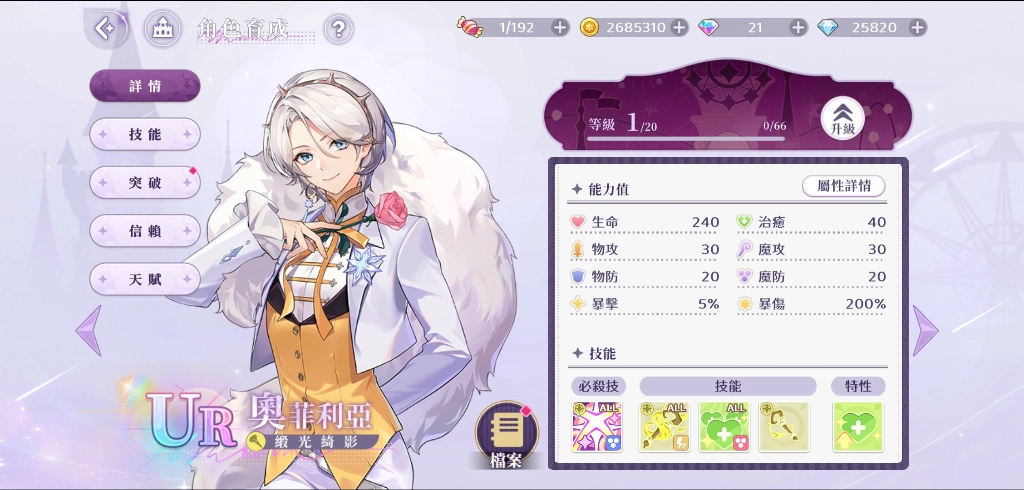This screenshot has width=1024, height=490.
Task: Inspect the green triple-heart healing skill
Action: [725, 427]
